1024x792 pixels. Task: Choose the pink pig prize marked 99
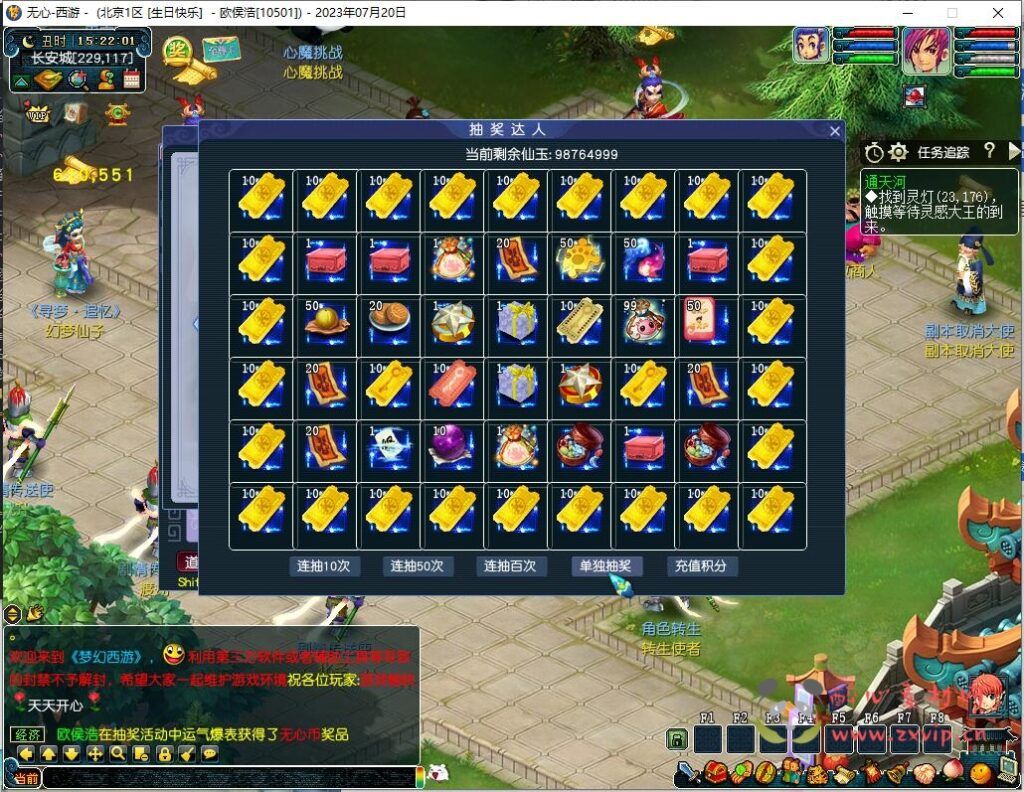pos(645,324)
